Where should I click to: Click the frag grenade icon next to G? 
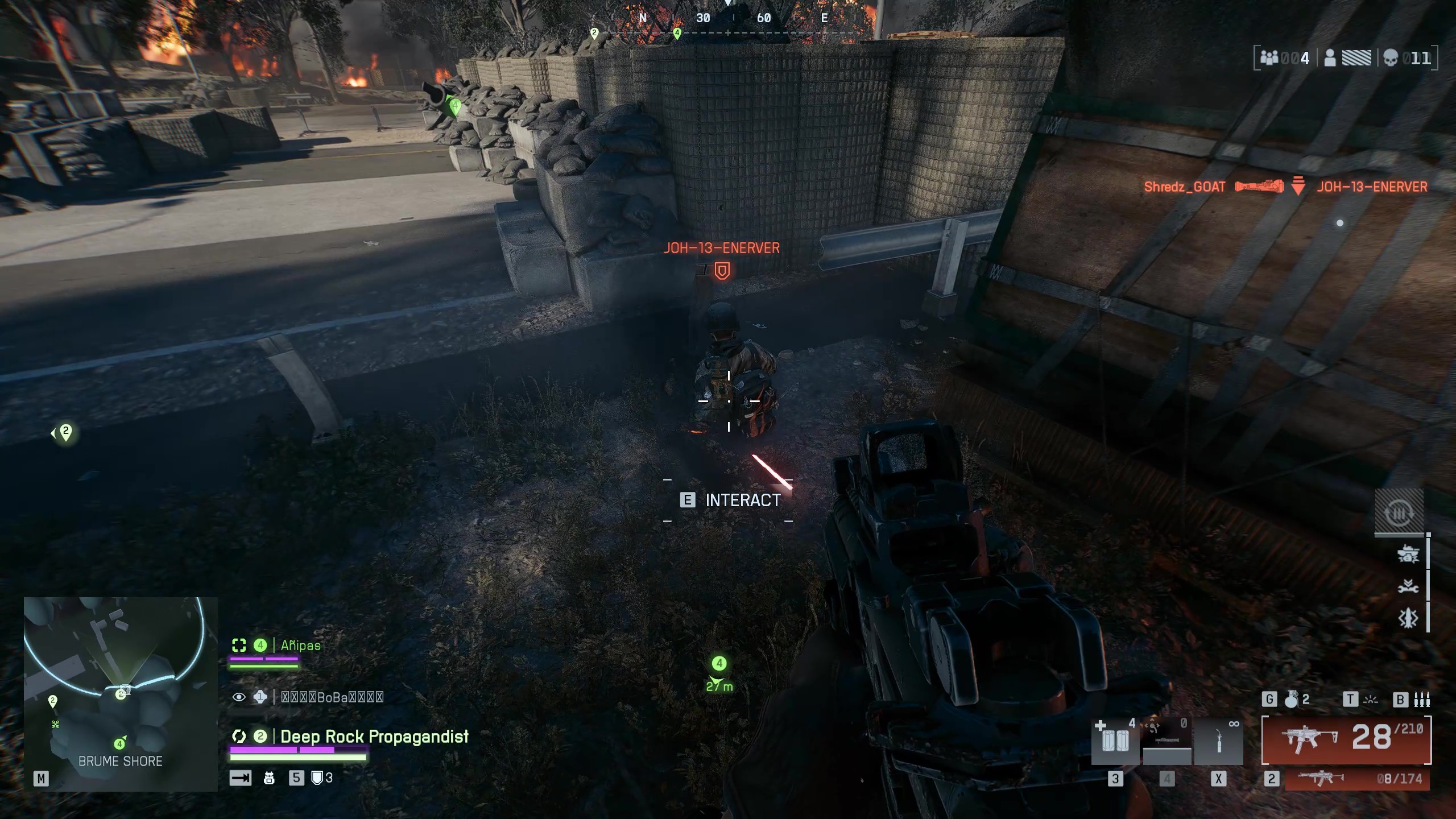tap(1292, 699)
